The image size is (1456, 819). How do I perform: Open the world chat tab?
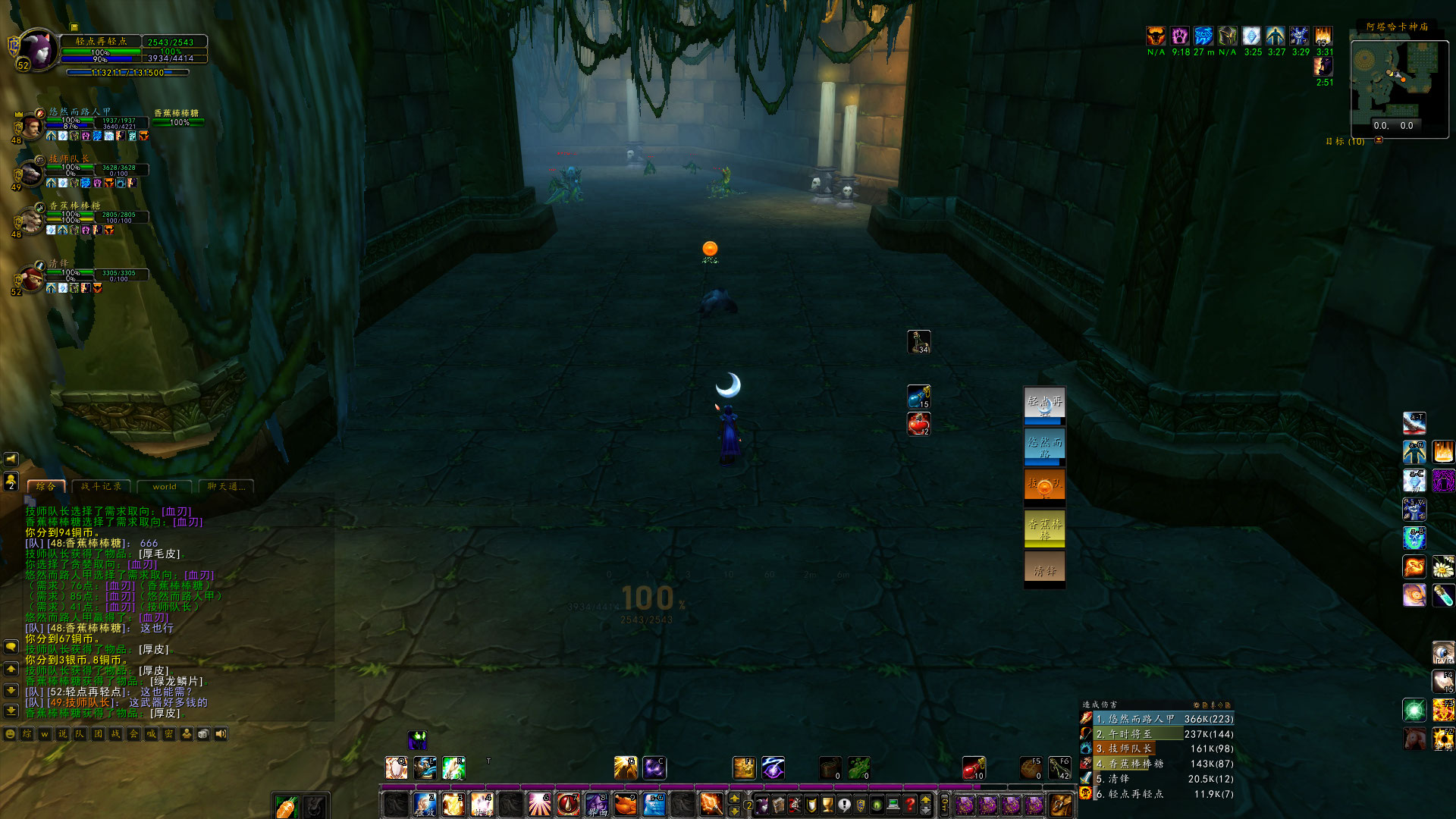click(165, 487)
